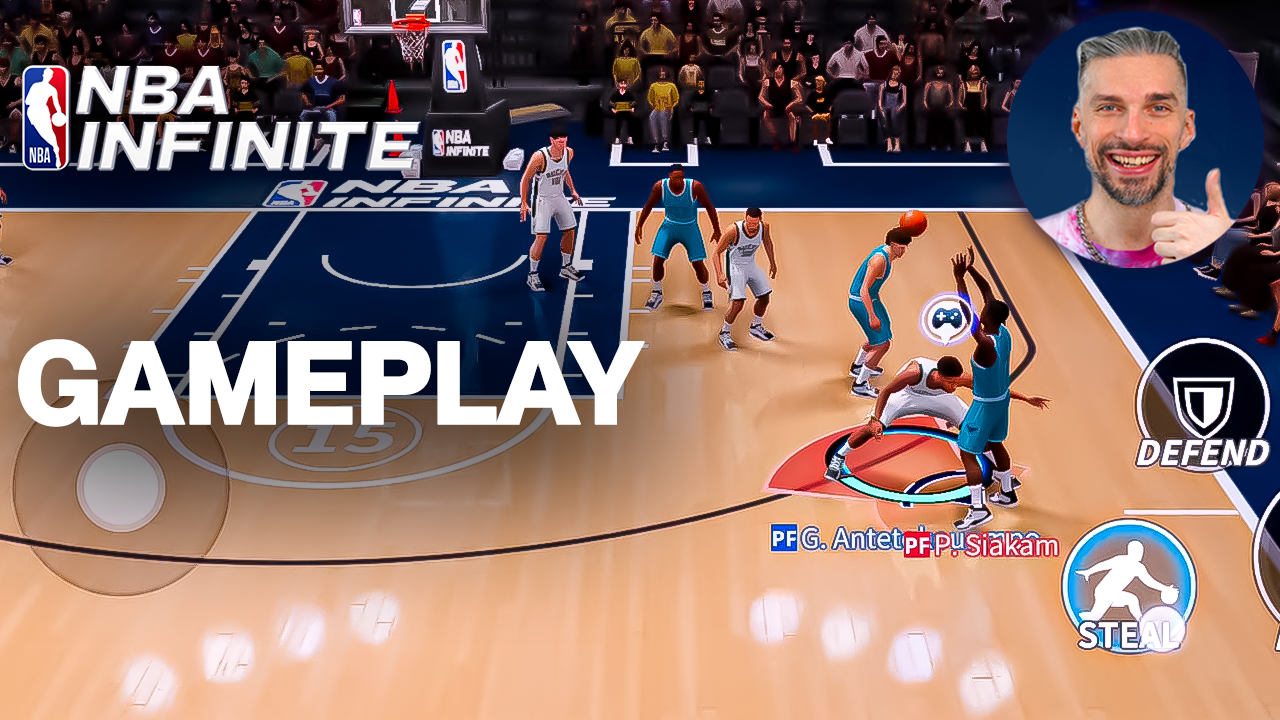Click the basketball above the defender's hands
This screenshot has width=1280, height=720.
[915, 223]
